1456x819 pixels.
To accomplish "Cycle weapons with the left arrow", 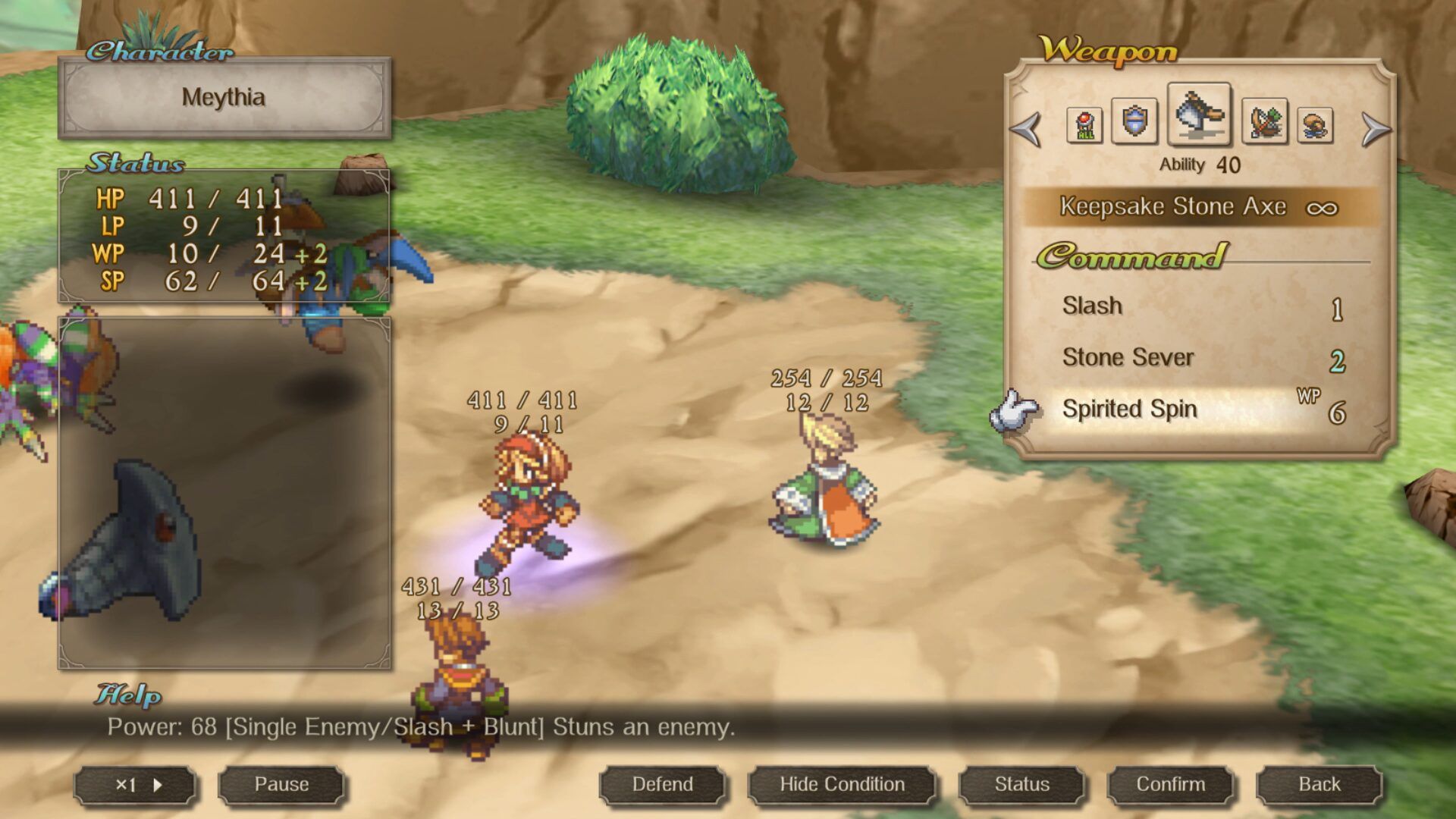I will 1026,129.
